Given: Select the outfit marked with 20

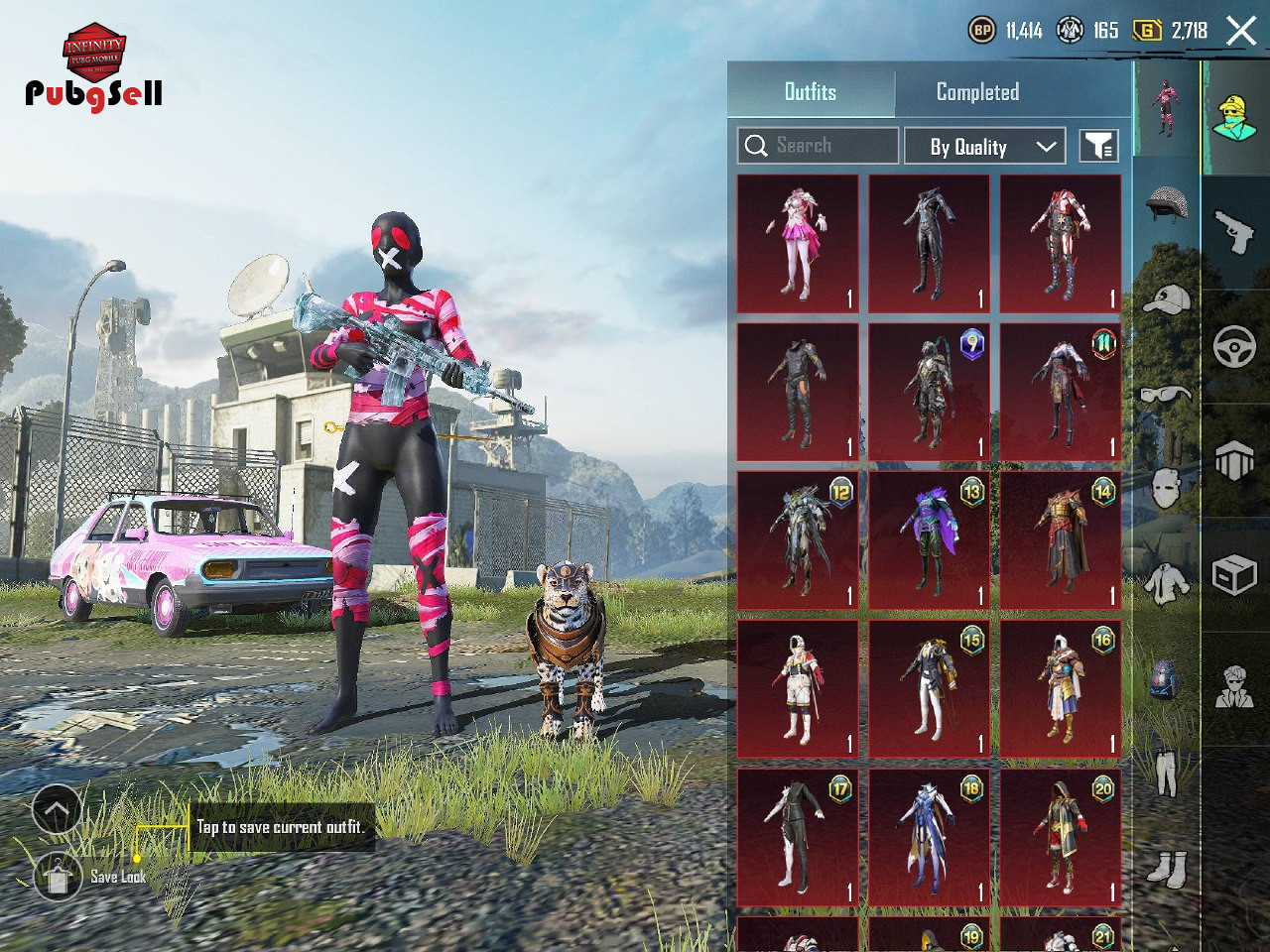Looking at the screenshot, I should pyautogui.click(x=1061, y=837).
